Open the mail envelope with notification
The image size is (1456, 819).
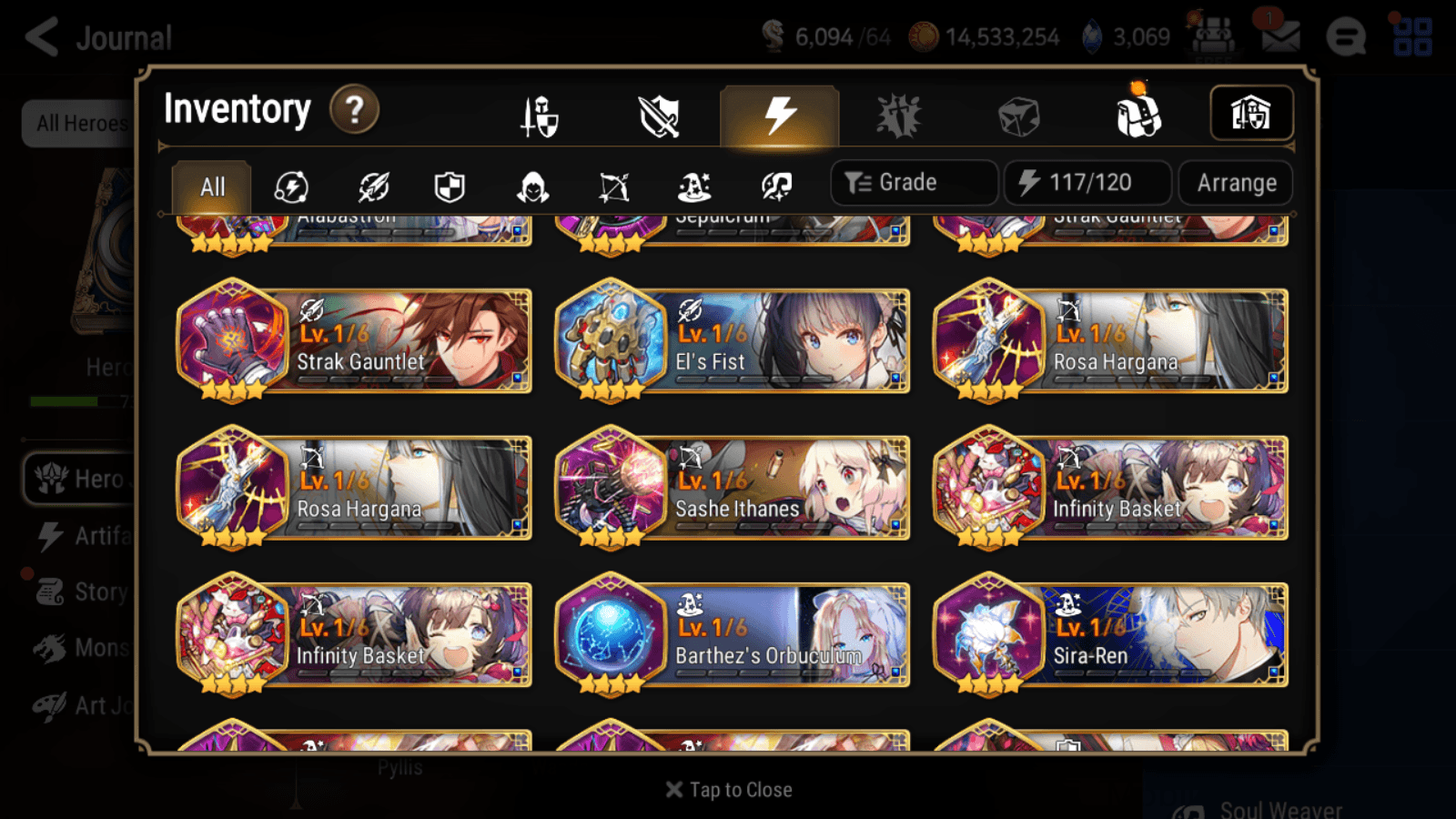point(1281,36)
